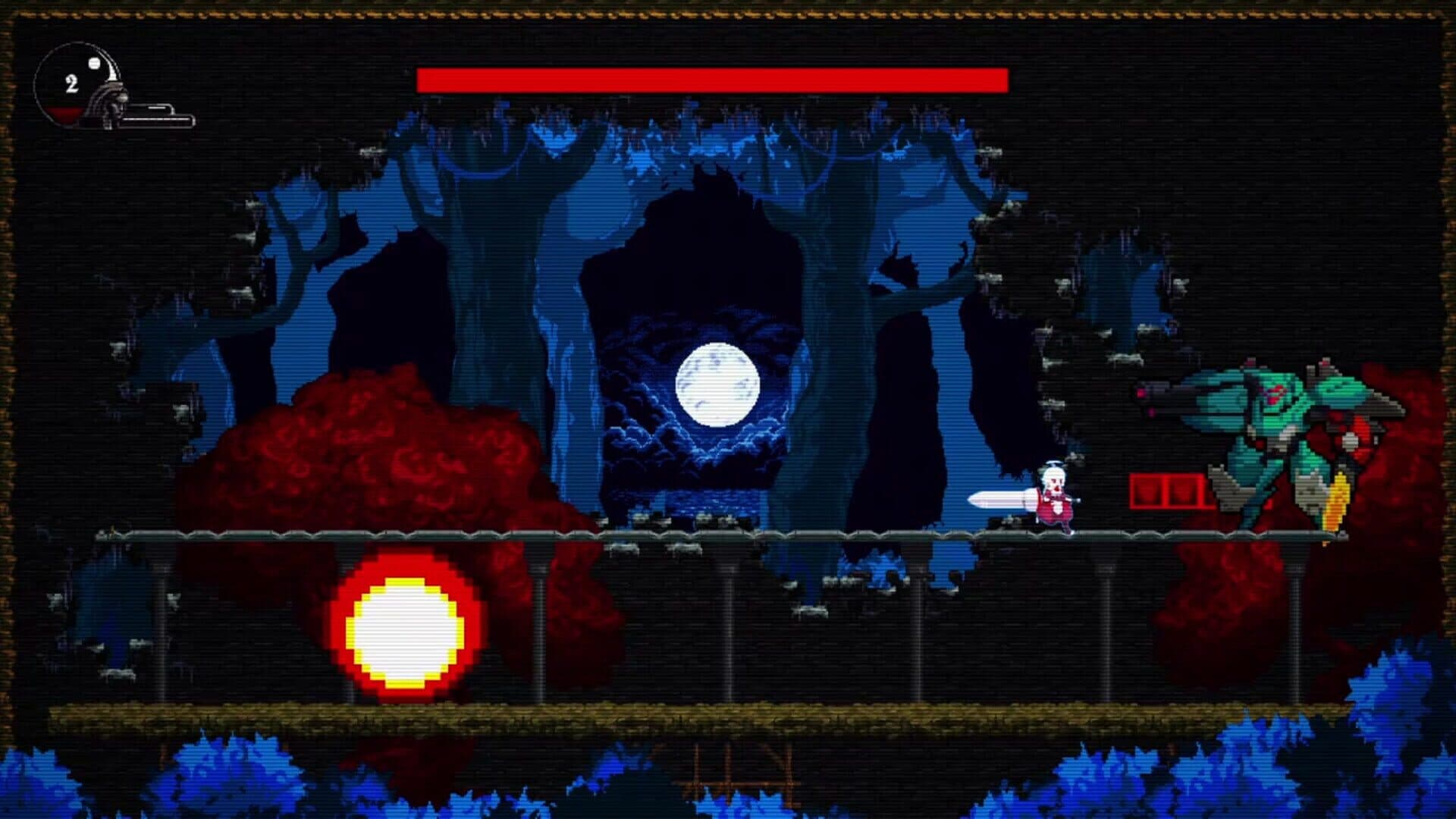Click the extended sword blade of the player

coord(1001,498)
